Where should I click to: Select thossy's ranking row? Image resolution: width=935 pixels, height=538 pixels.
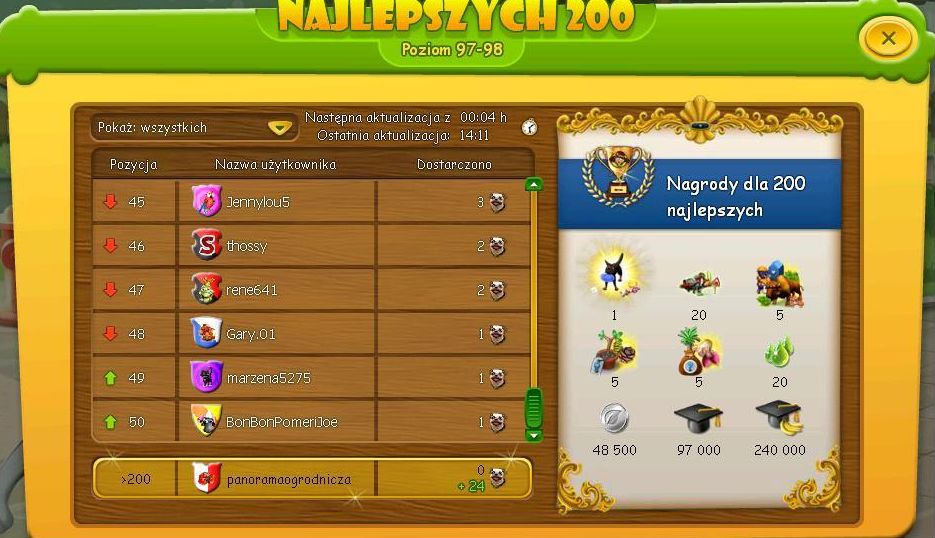(x=312, y=246)
